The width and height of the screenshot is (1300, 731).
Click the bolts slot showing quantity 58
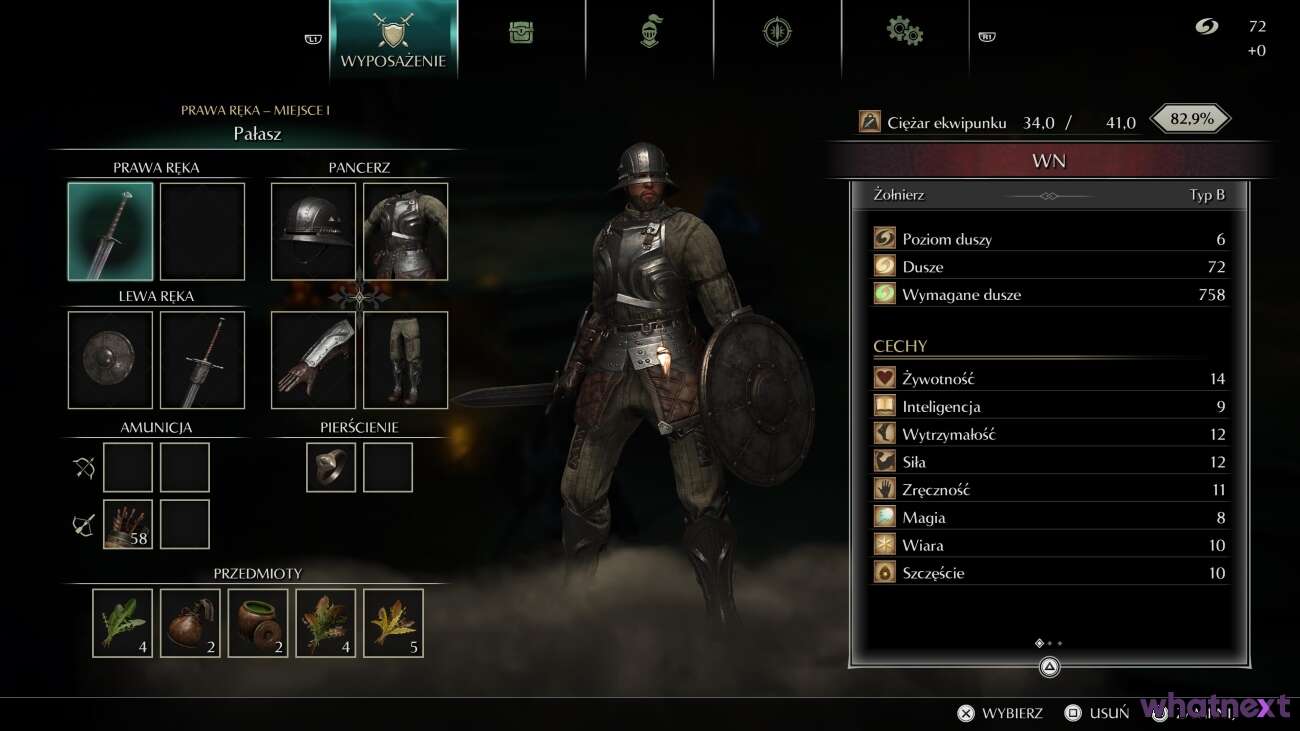(128, 523)
